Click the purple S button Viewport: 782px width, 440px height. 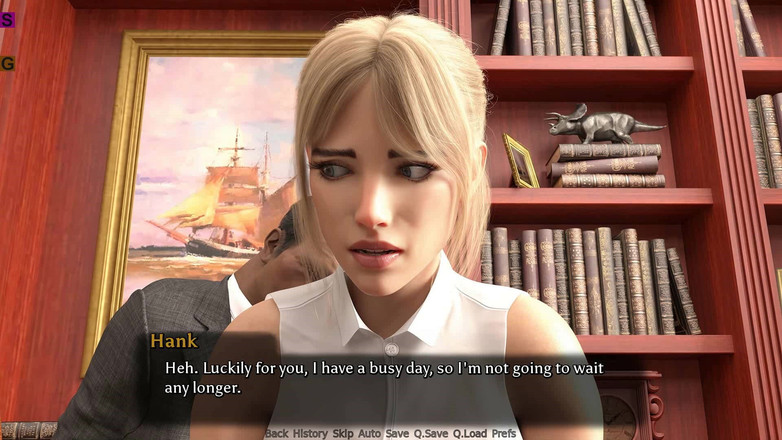tap(7, 19)
